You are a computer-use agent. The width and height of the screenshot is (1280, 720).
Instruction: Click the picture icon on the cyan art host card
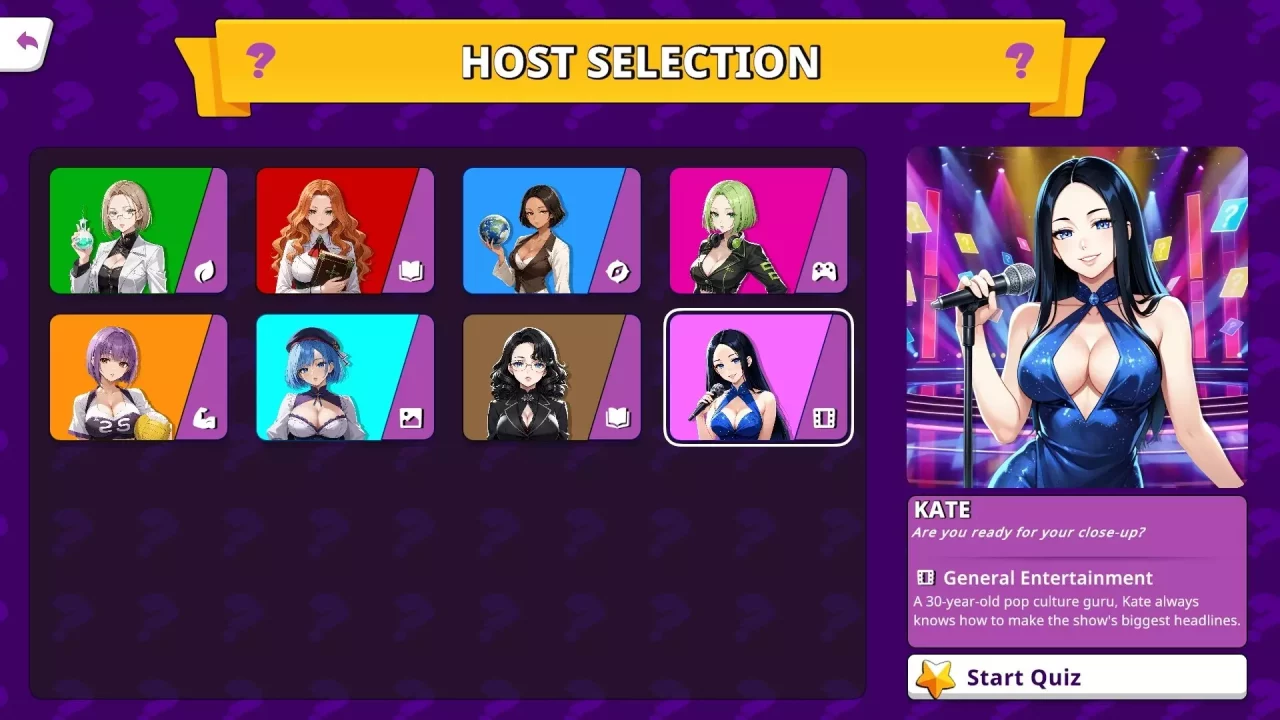point(410,419)
